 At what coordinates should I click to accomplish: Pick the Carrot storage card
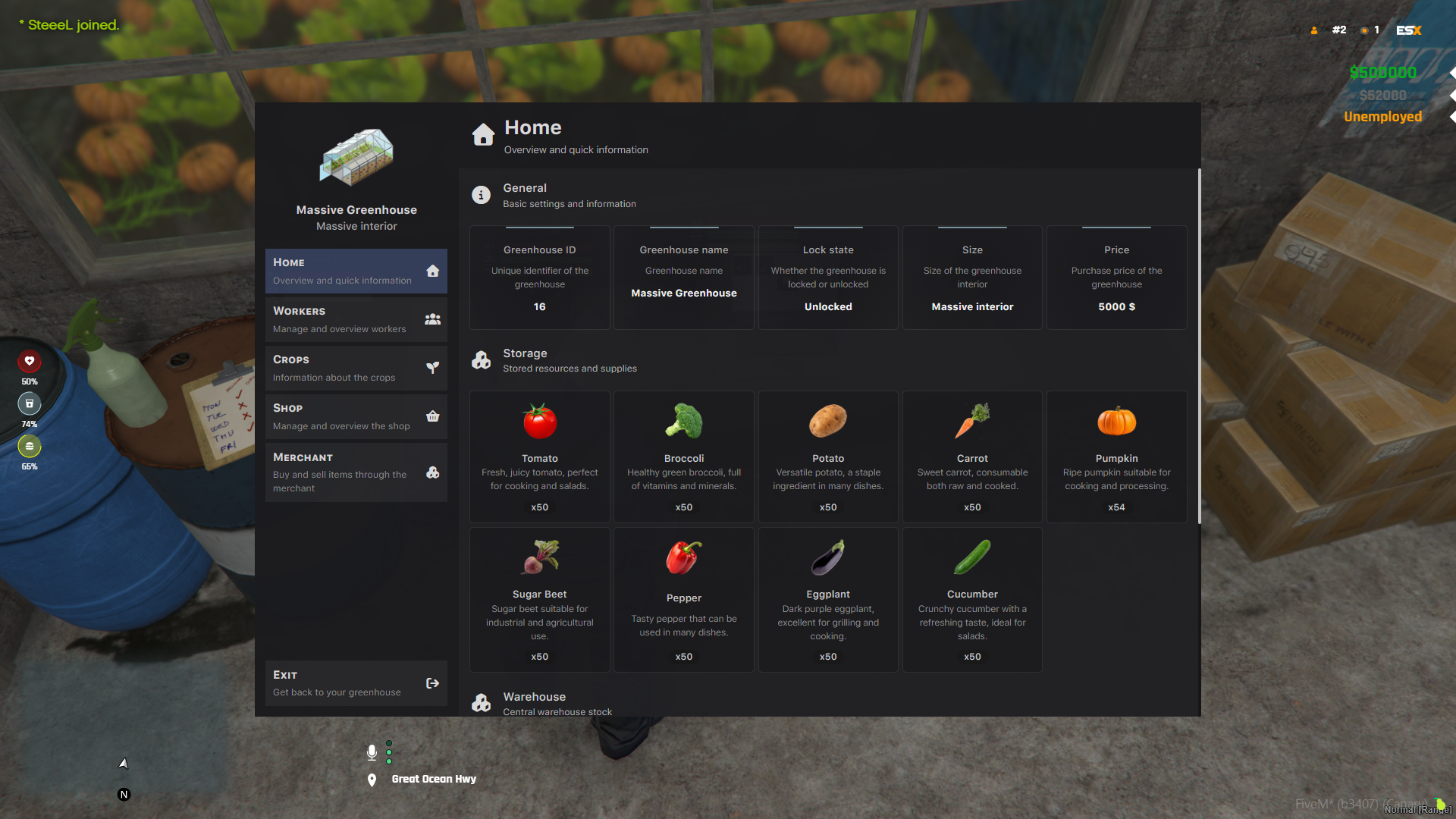(971, 457)
